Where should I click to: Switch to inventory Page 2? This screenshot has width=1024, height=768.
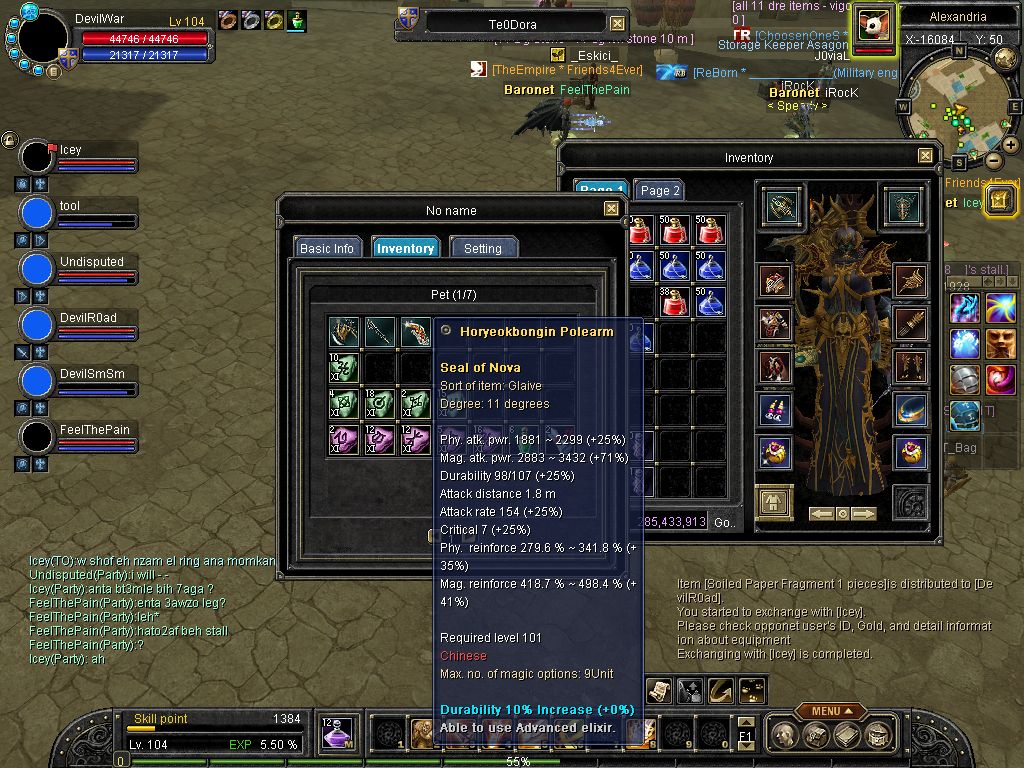[660, 191]
